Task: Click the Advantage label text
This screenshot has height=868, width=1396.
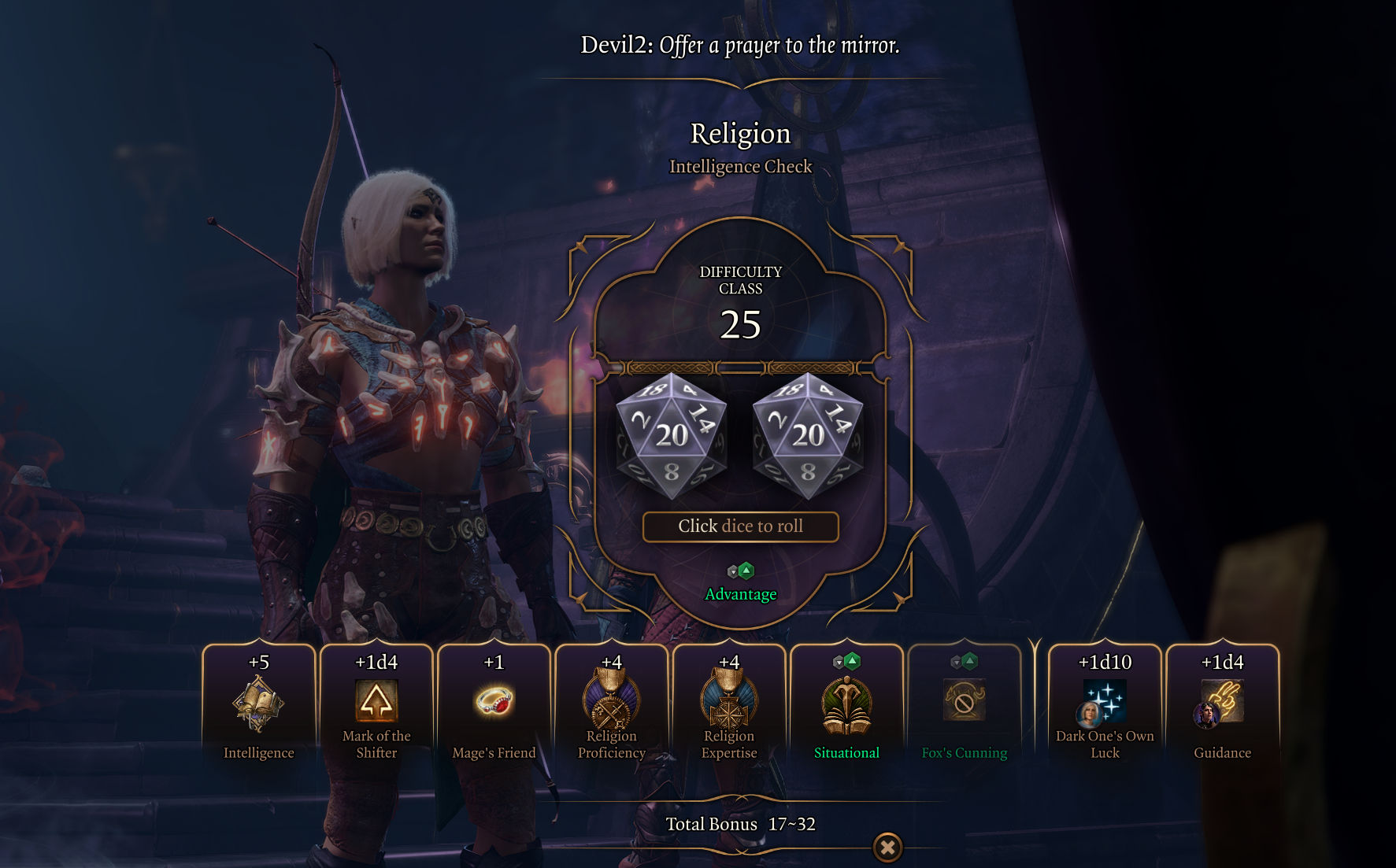Action: [x=741, y=594]
